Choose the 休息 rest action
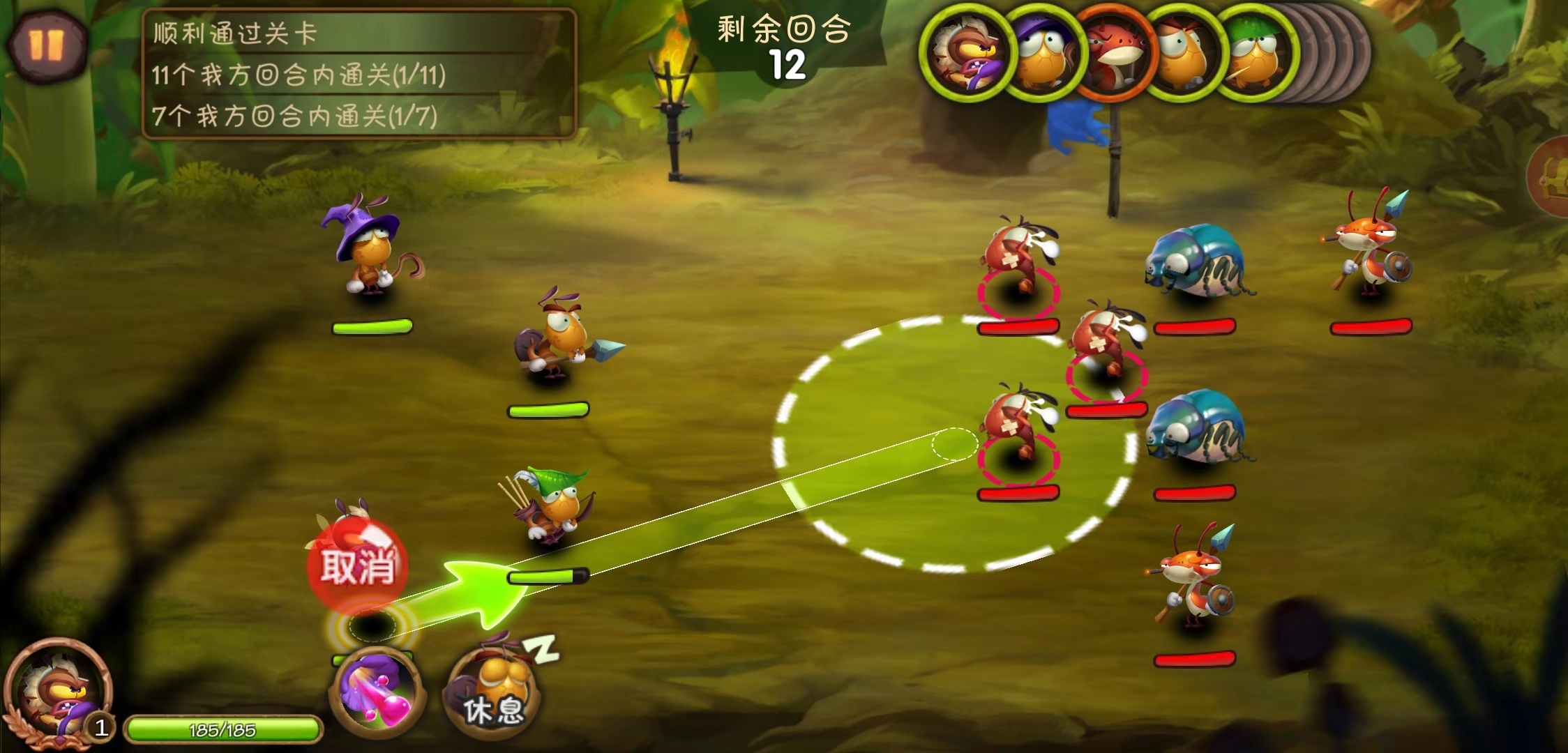 pos(494,690)
